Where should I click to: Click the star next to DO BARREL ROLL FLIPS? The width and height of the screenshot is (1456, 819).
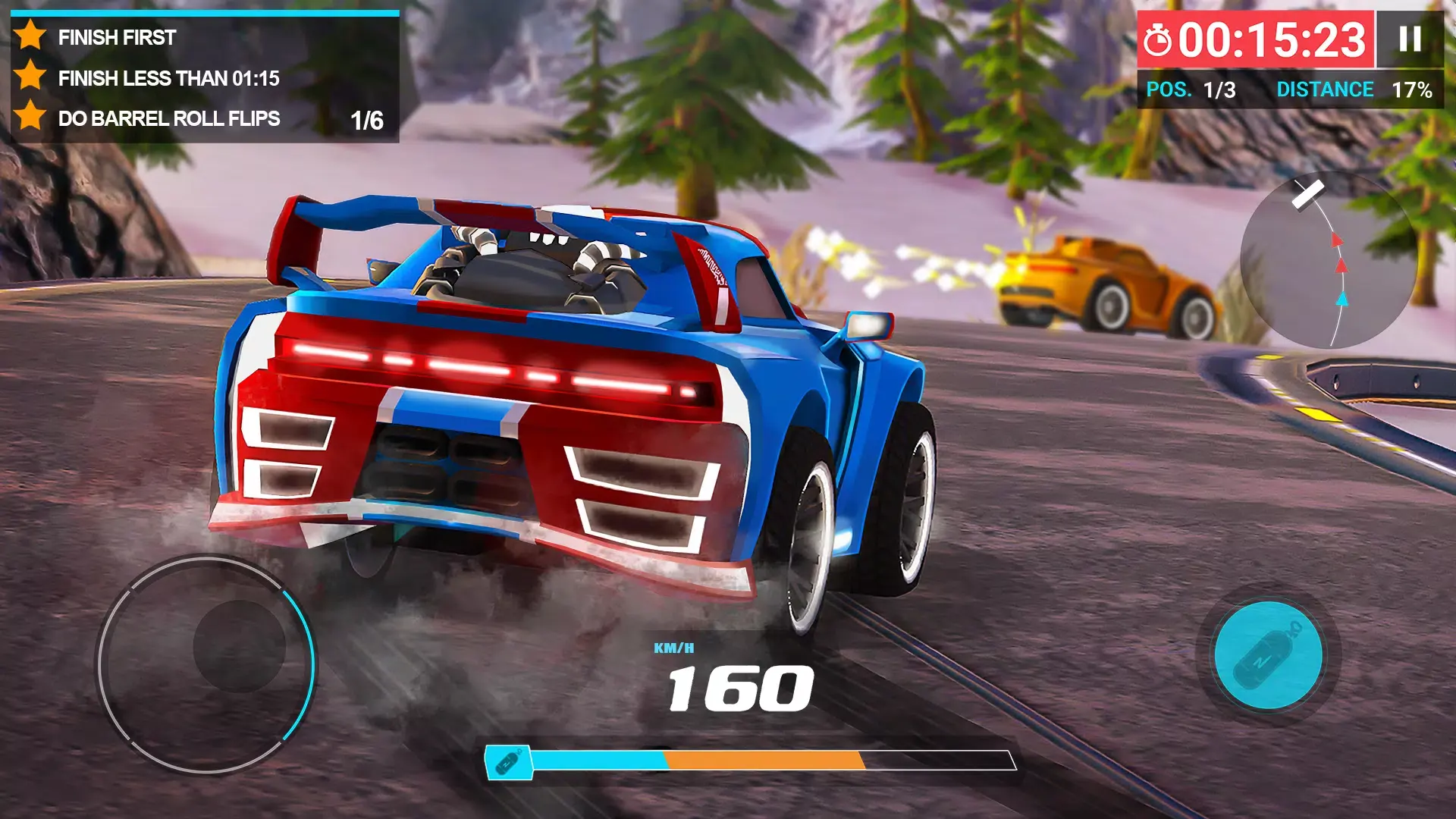pyautogui.click(x=31, y=118)
